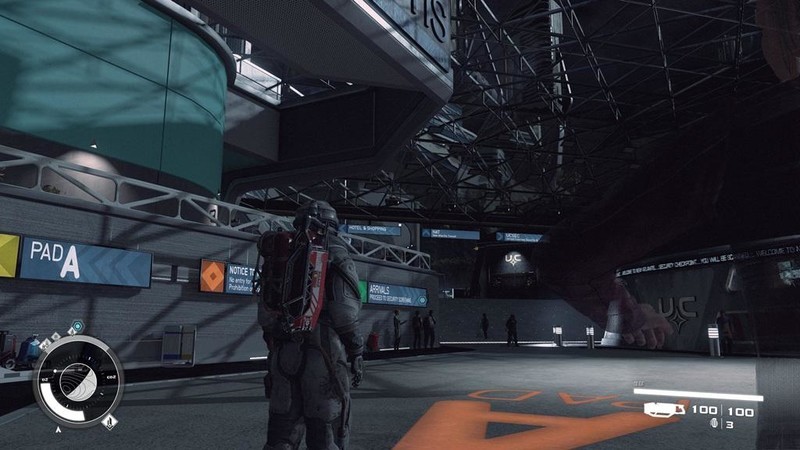Viewport: 800px width, 450px height.
Task: Select the equipped weapon icon
Action: pyautogui.click(x=666, y=409)
